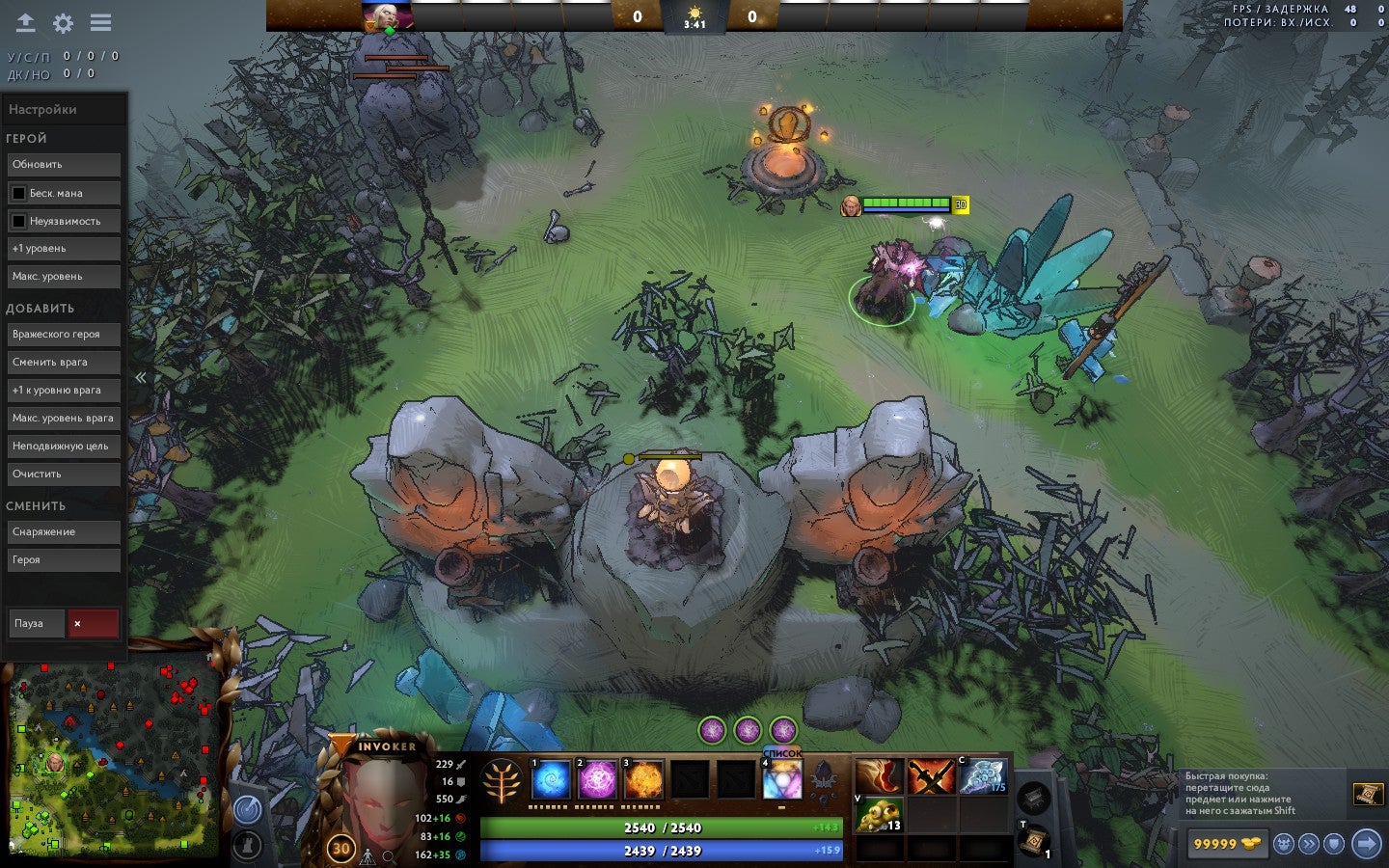
Task: Open the shop via the gold button
Action: [1226, 844]
